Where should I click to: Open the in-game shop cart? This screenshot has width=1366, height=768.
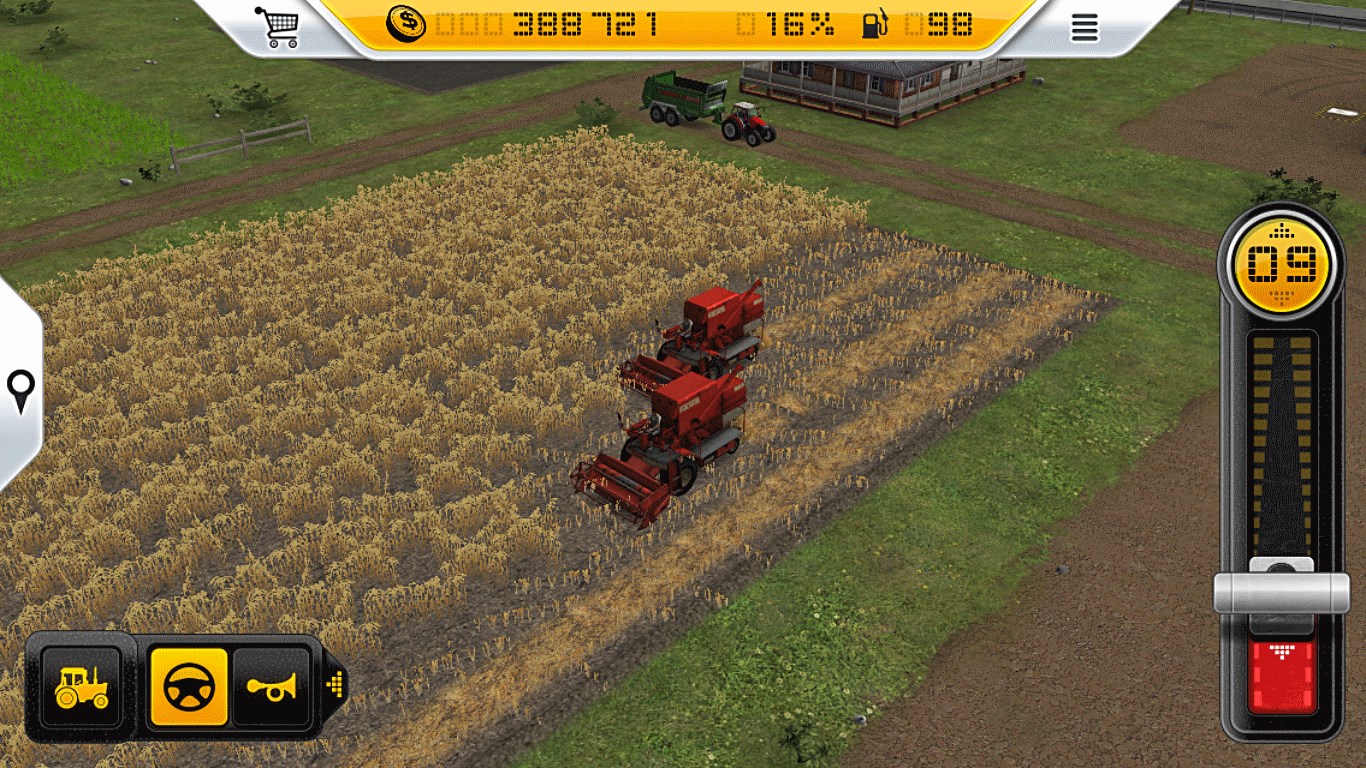tap(282, 25)
